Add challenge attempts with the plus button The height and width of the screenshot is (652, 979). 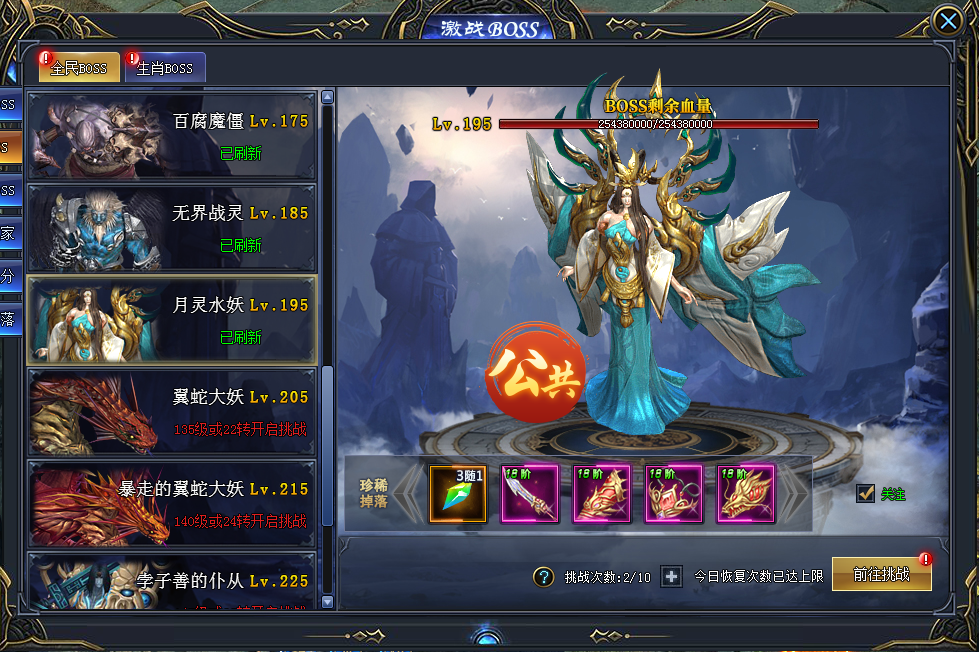point(672,577)
